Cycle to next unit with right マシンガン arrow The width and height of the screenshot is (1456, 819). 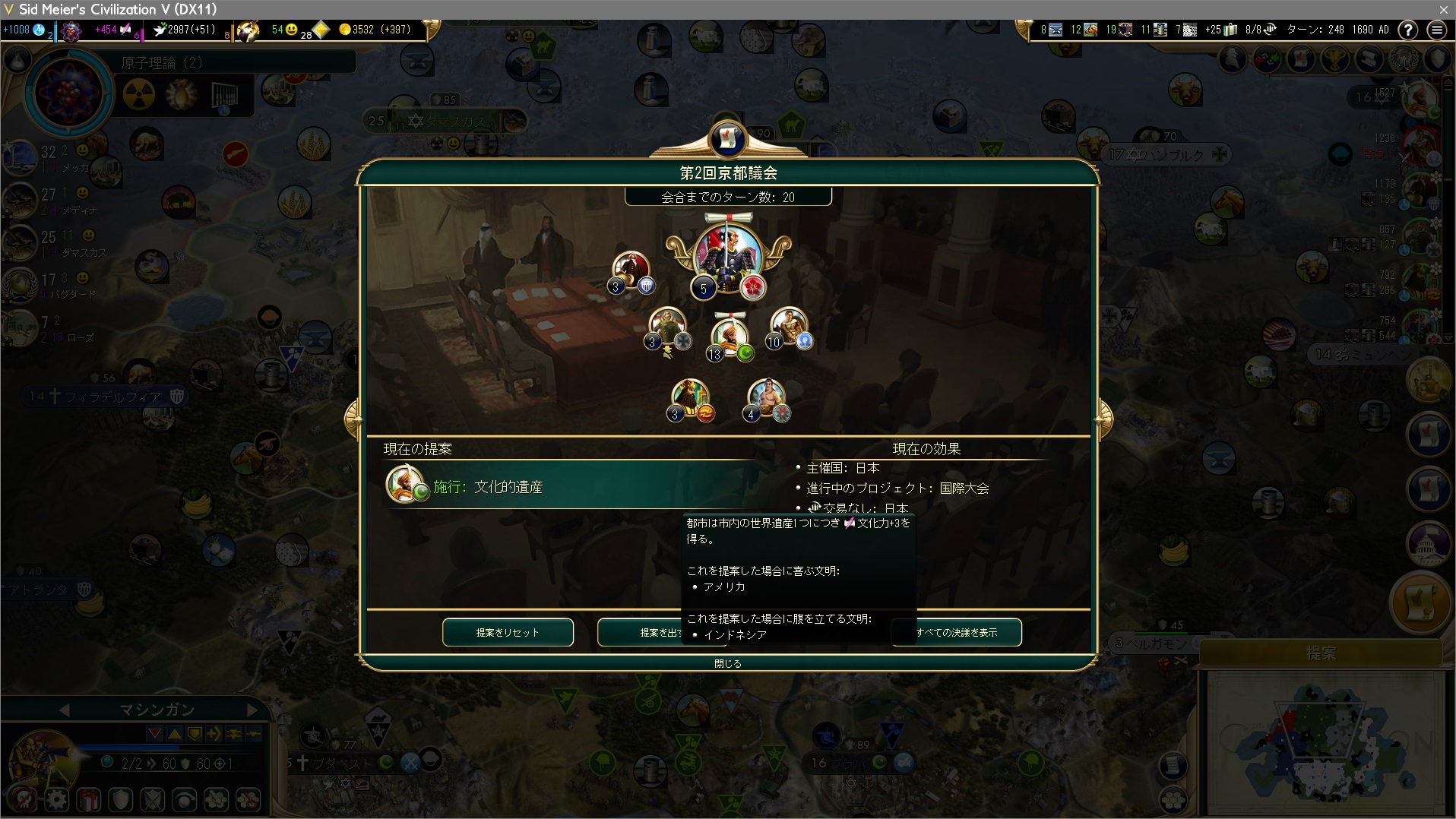[252, 710]
